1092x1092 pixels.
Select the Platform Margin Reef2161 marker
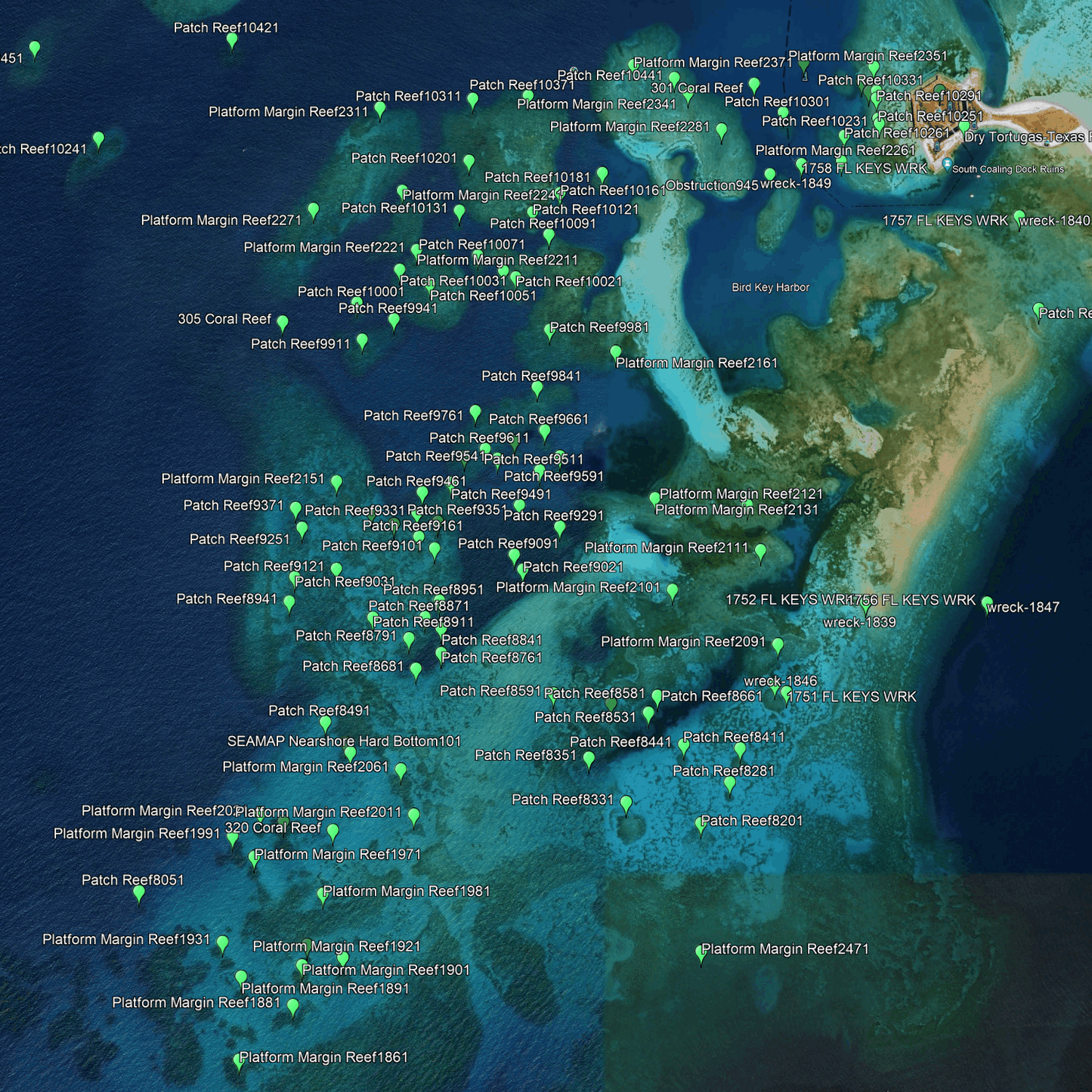click(616, 352)
